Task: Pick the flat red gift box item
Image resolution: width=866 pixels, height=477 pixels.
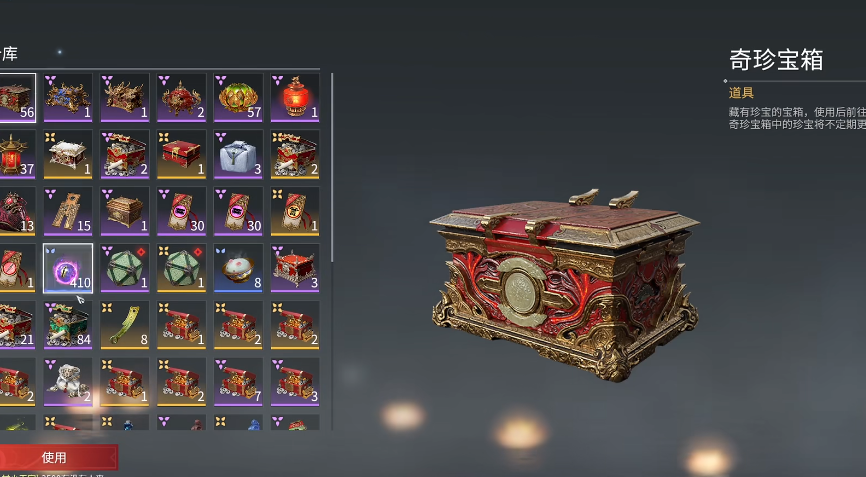Action: pyautogui.click(x=182, y=154)
